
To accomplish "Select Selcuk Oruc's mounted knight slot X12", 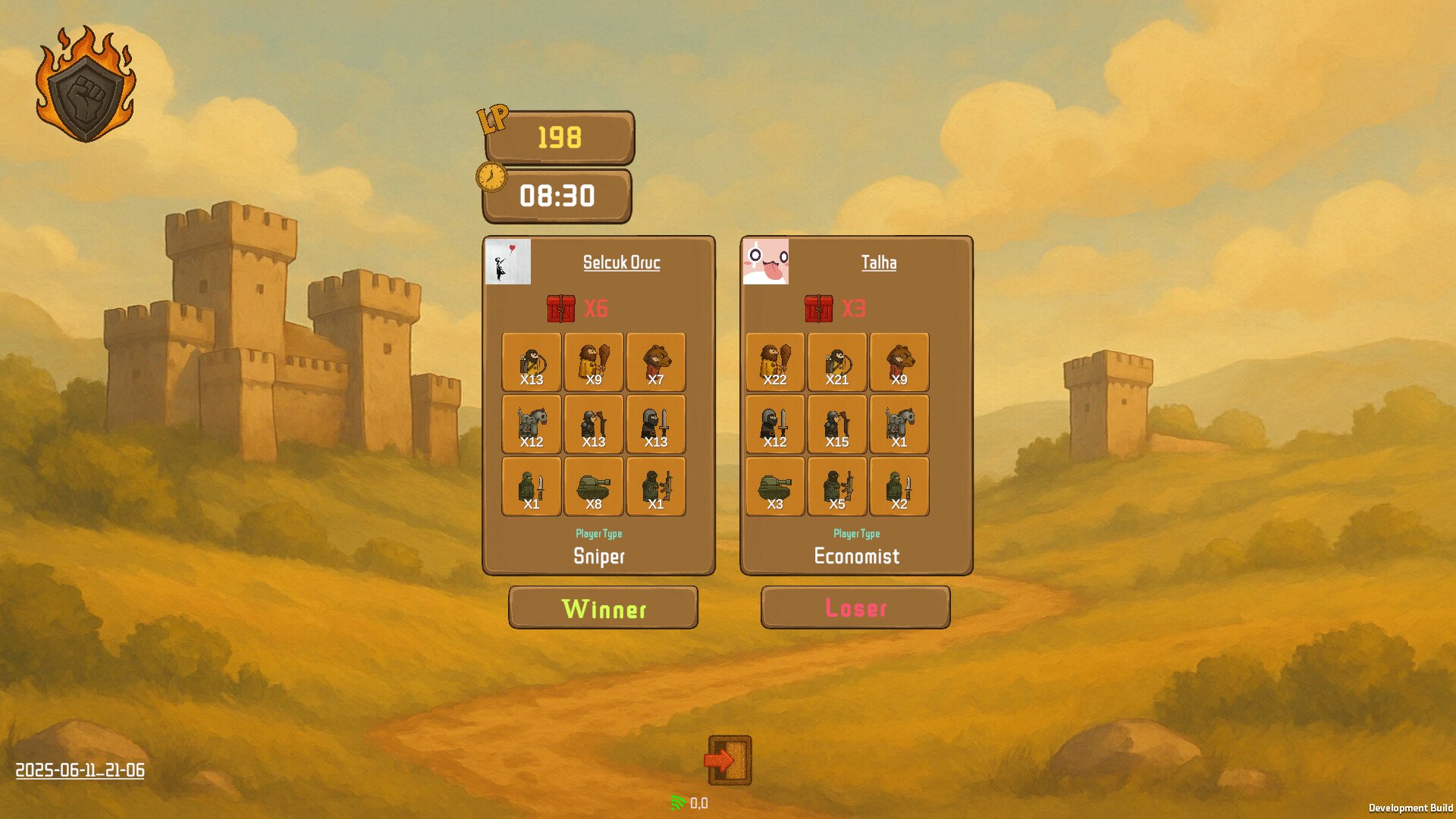I will point(532,425).
